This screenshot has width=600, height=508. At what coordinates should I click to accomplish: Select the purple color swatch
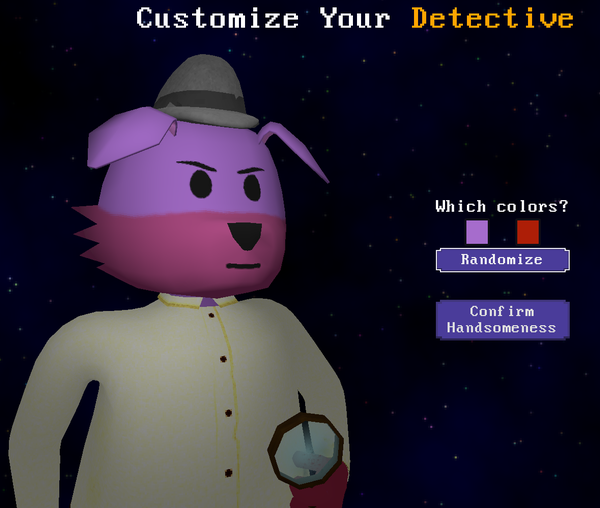[477, 233]
